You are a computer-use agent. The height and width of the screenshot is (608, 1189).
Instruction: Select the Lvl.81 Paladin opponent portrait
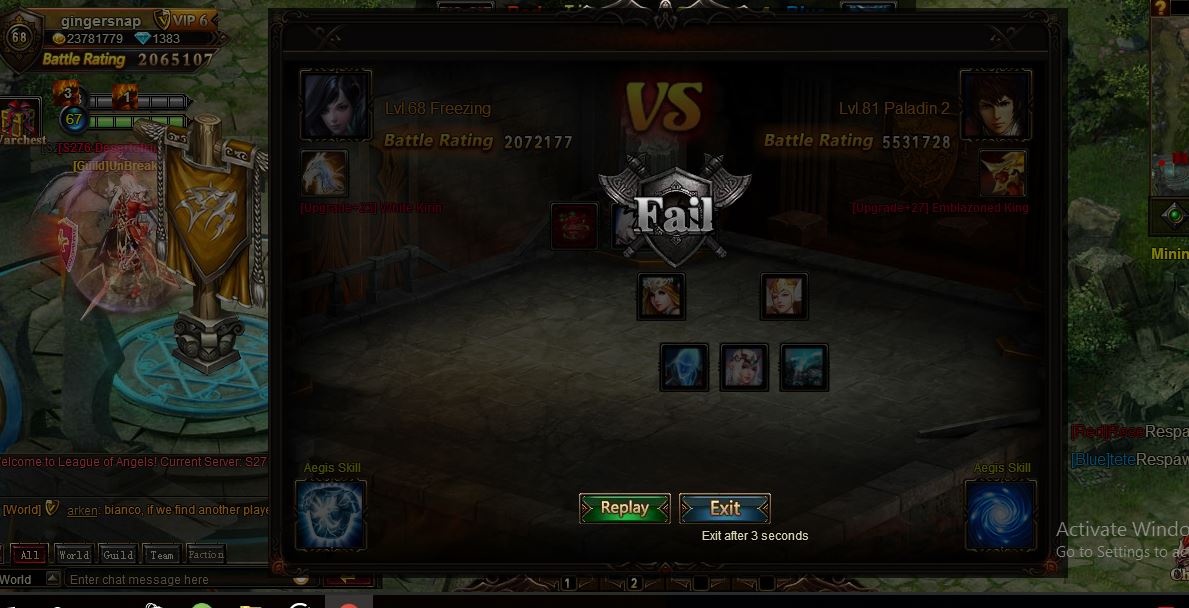pyautogui.click(x=995, y=104)
